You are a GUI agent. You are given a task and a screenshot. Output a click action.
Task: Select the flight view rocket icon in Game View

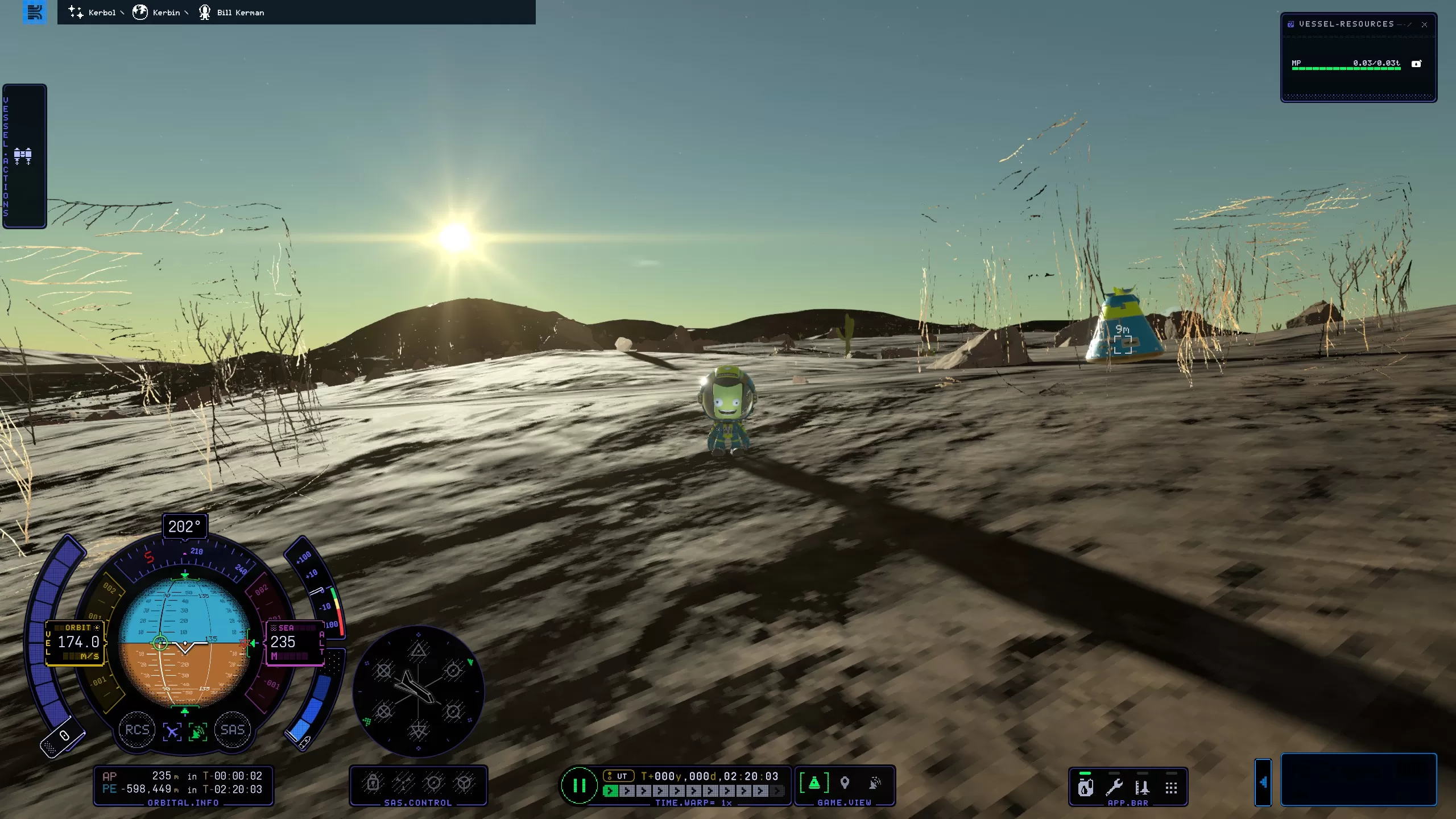click(x=814, y=783)
